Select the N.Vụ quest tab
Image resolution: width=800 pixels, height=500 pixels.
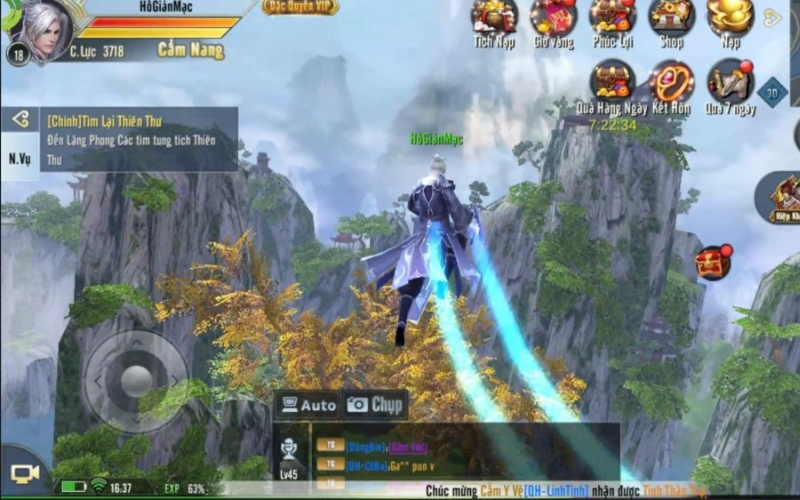19,158
